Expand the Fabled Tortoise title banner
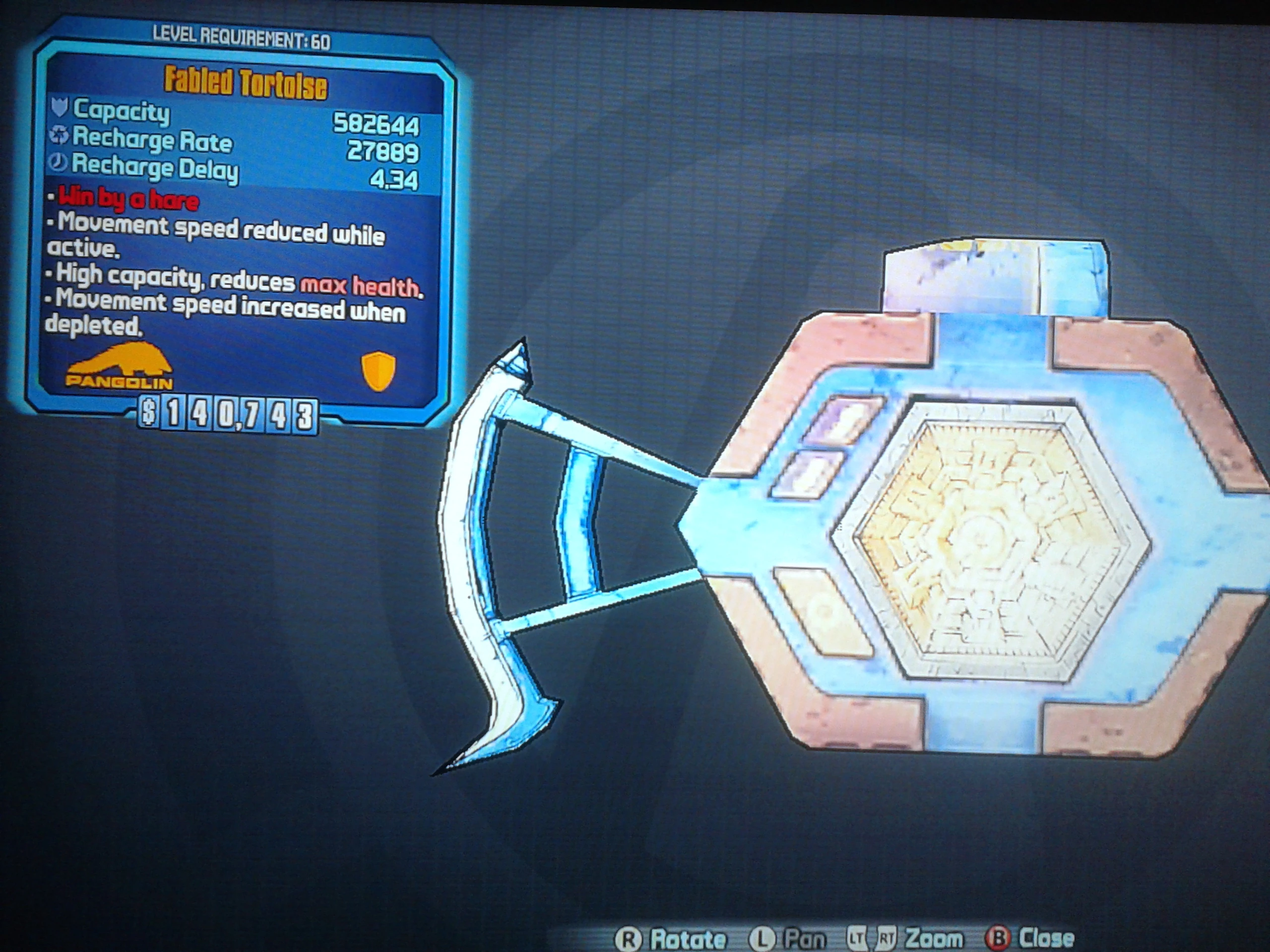 (x=246, y=81)
